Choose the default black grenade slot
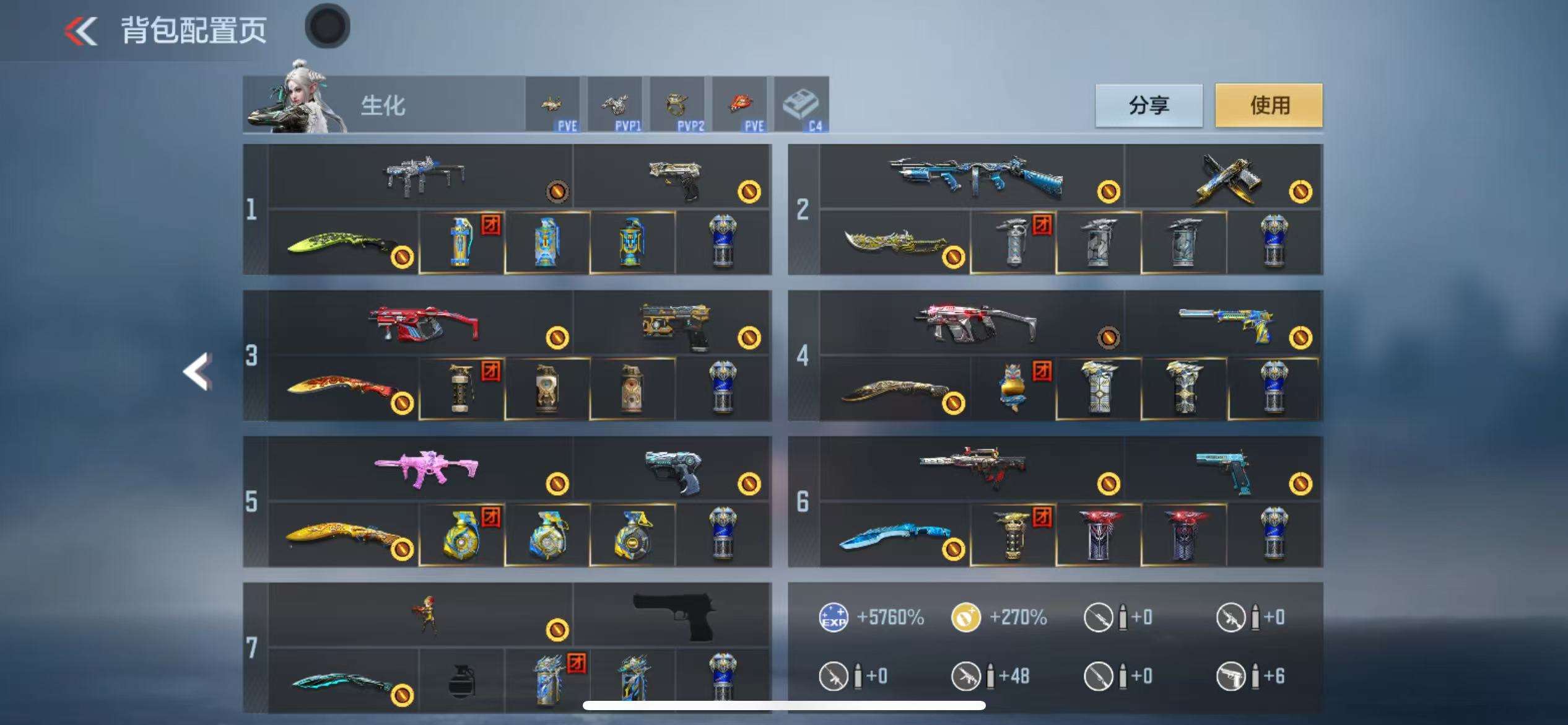The height and width of the screenshot is (725, 1568). pyautogui.click(x=461, y=680)
